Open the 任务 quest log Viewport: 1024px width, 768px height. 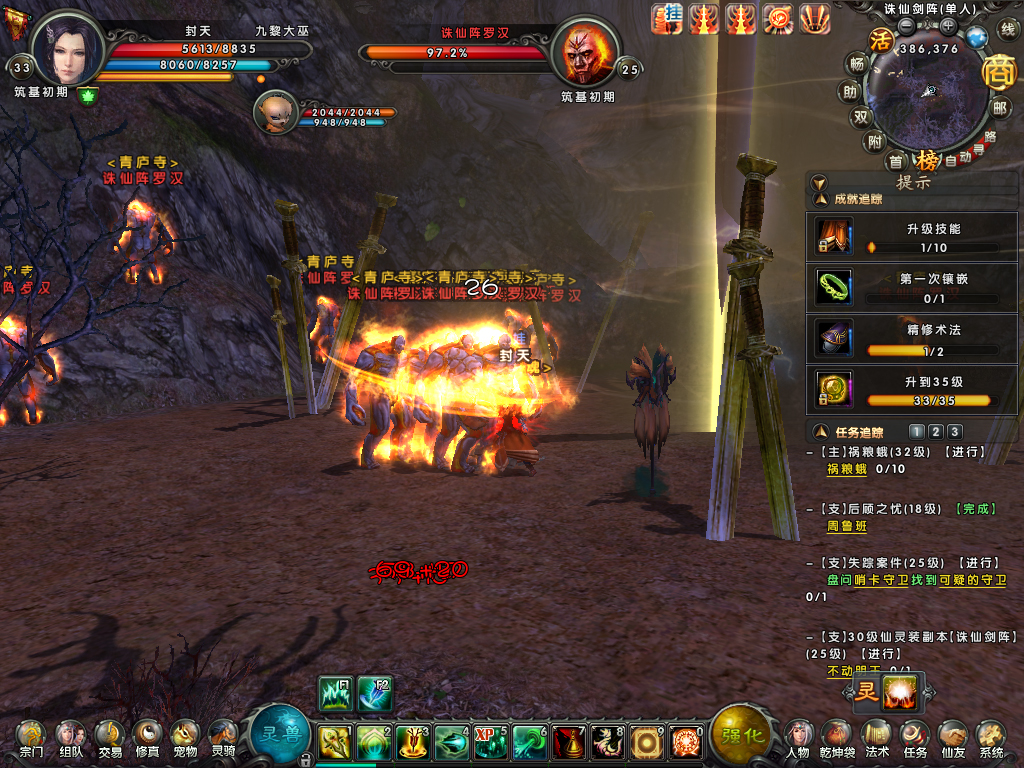(915, 738)
